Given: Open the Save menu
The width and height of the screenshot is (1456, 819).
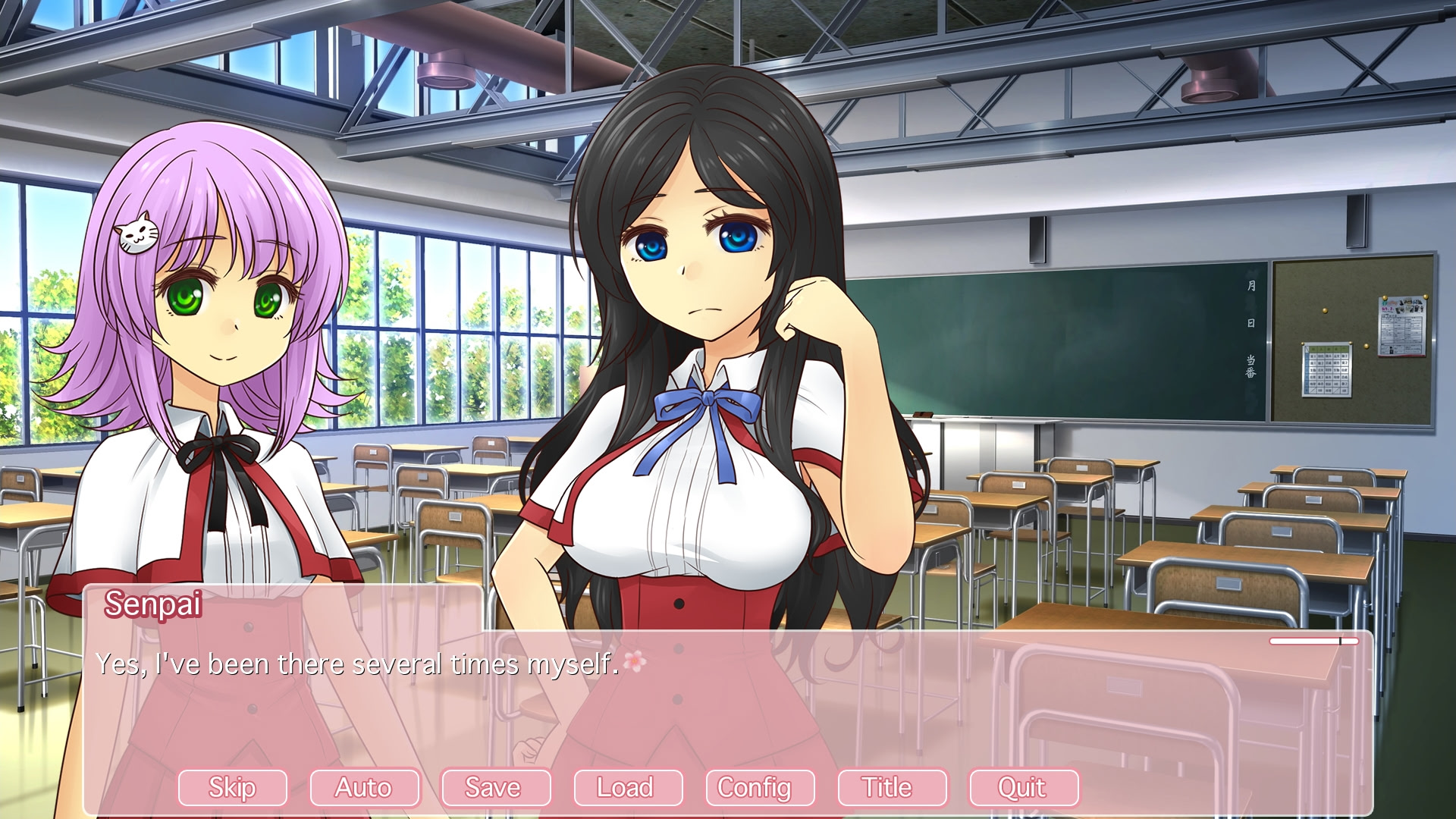Looking at the screenshot, I should coord(495,788).
